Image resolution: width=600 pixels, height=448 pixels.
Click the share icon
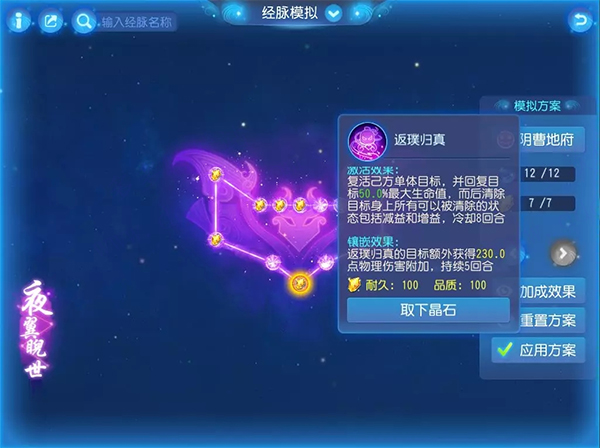(50, 19)
